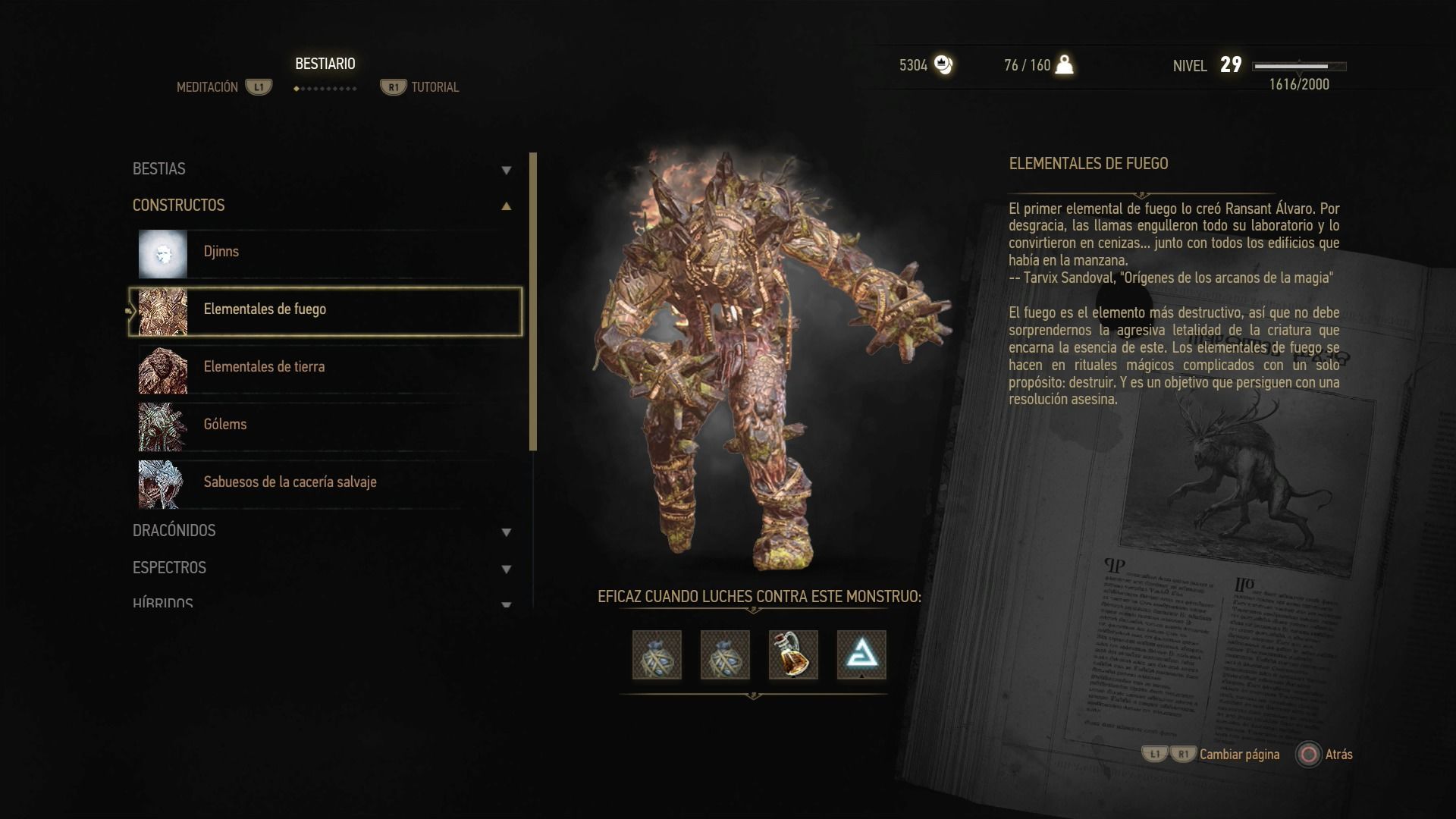The height and width of the screenshot is (819, 1456).
Task: Collapse the Constructos category
Action: pyautogui.click(x=322, y=206)
